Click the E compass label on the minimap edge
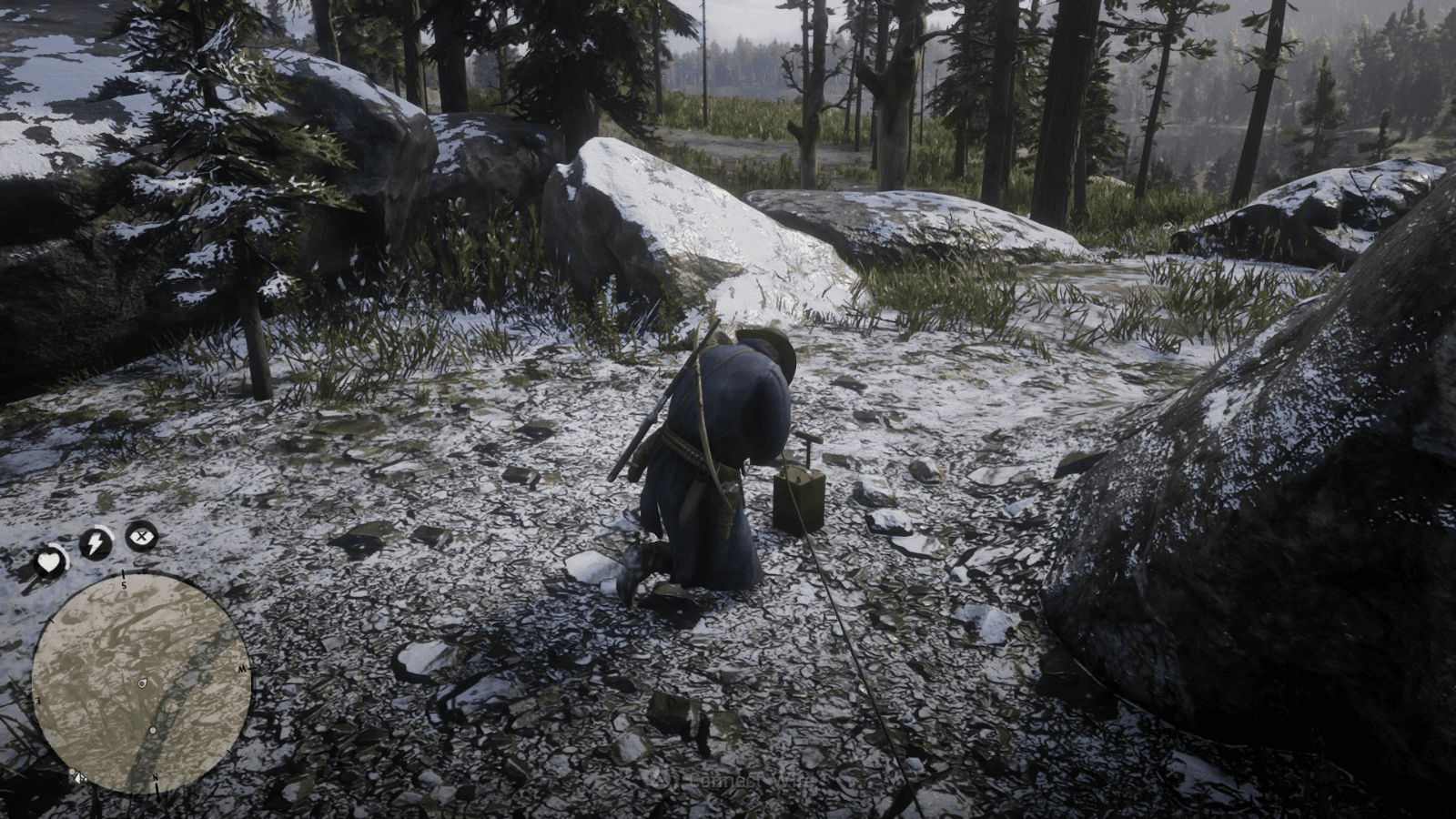The image size is (1456, 819). coord(38,699)
